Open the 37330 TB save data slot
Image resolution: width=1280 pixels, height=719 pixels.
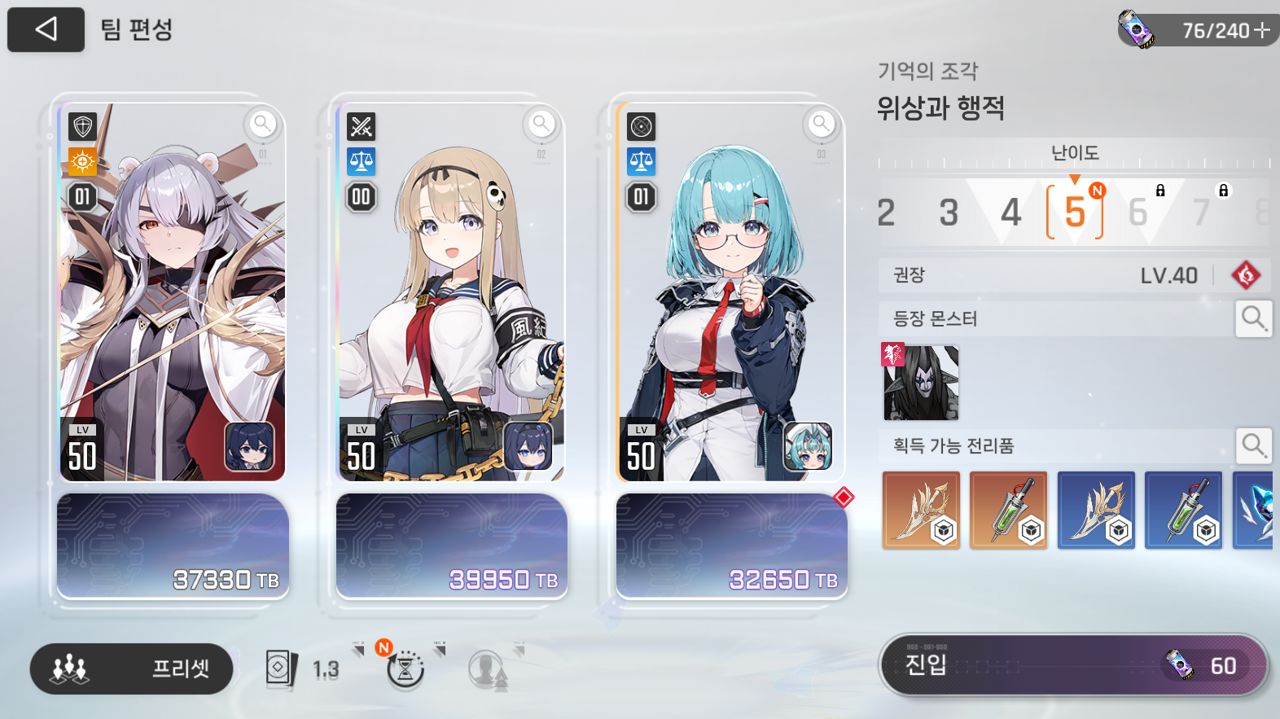172,545
